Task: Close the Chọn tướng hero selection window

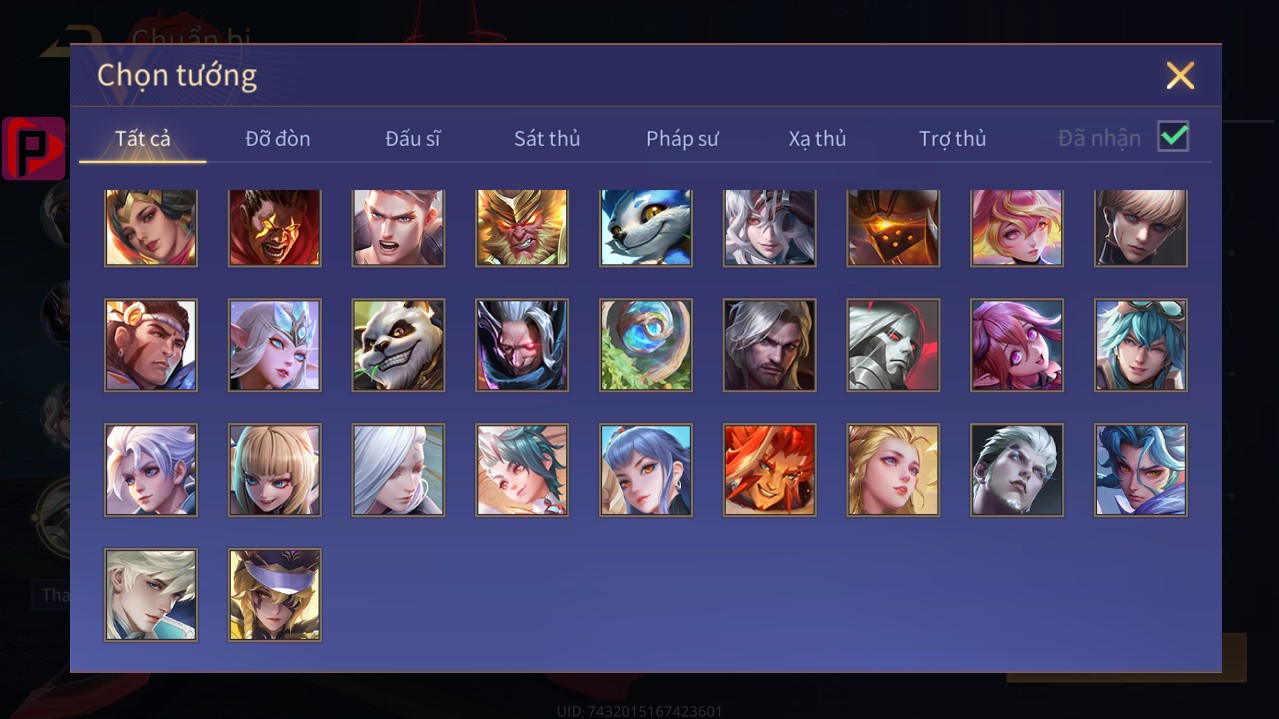Action: [1180, 76]
